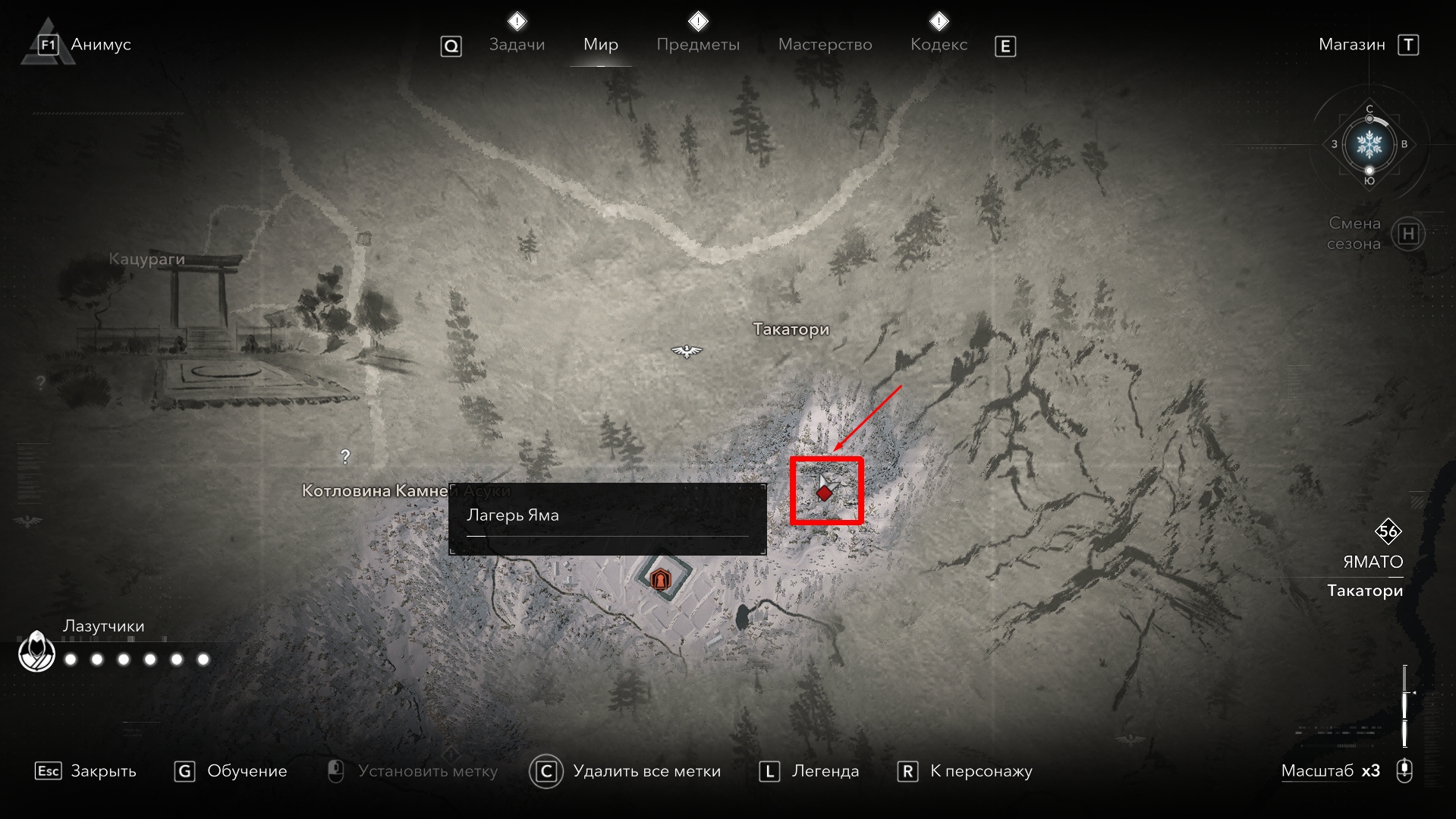The height and width of the screenshot is (819, 1456).
Task: Click the Лазутчики scouts hooded icon
Action: click(x=36, y=651)
